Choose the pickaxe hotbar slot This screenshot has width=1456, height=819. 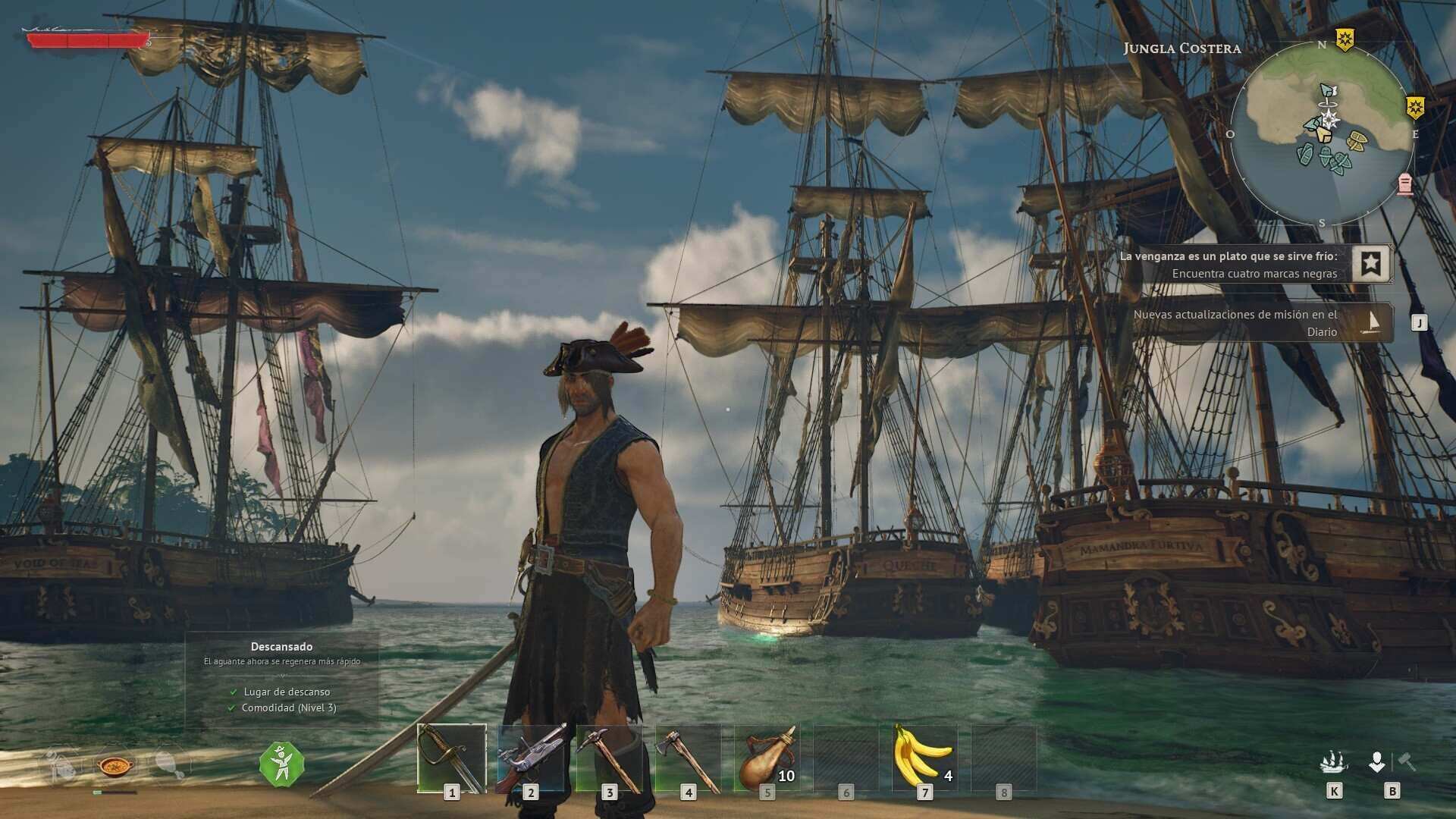tap(609, 758)
